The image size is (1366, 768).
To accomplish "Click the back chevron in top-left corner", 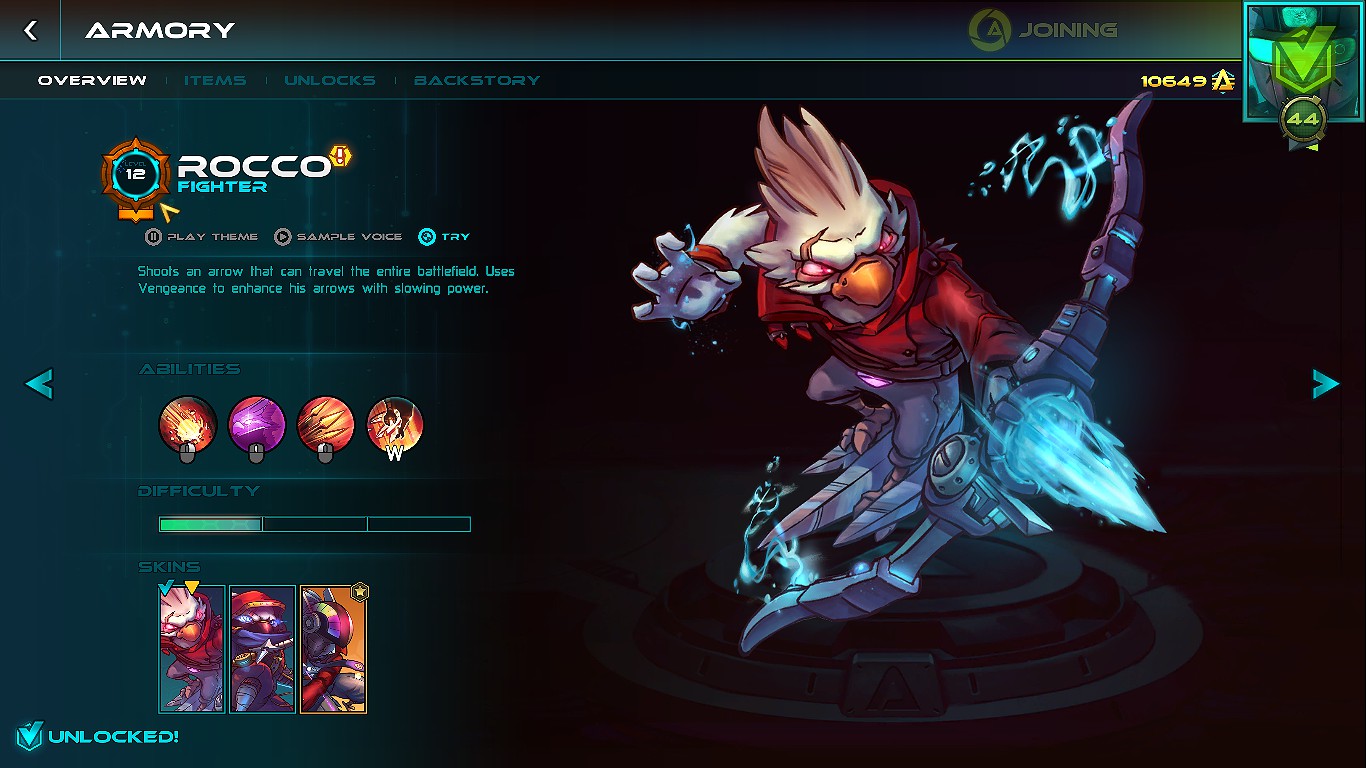I will (30, 30).
